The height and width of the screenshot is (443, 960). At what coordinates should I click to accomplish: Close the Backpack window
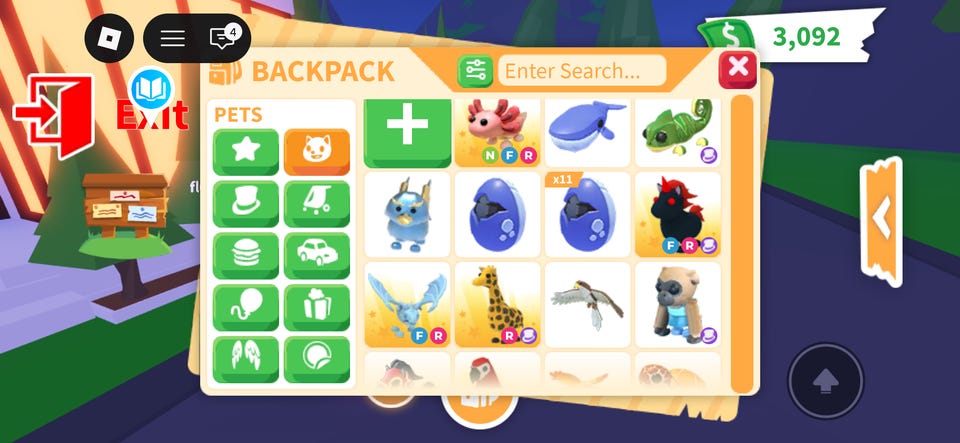[738, 68]
